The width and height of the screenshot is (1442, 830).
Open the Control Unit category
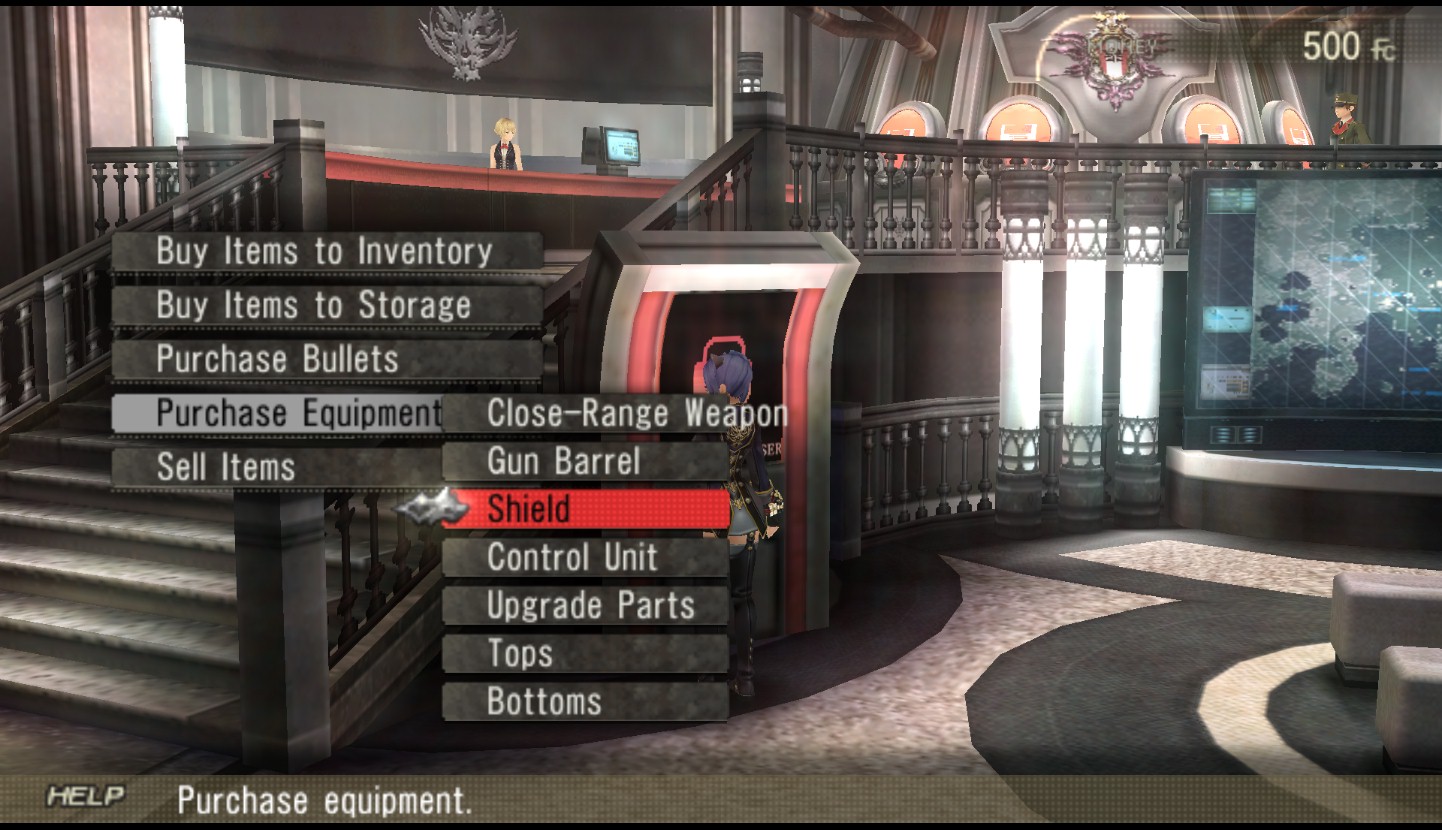(x=585, y=557)
